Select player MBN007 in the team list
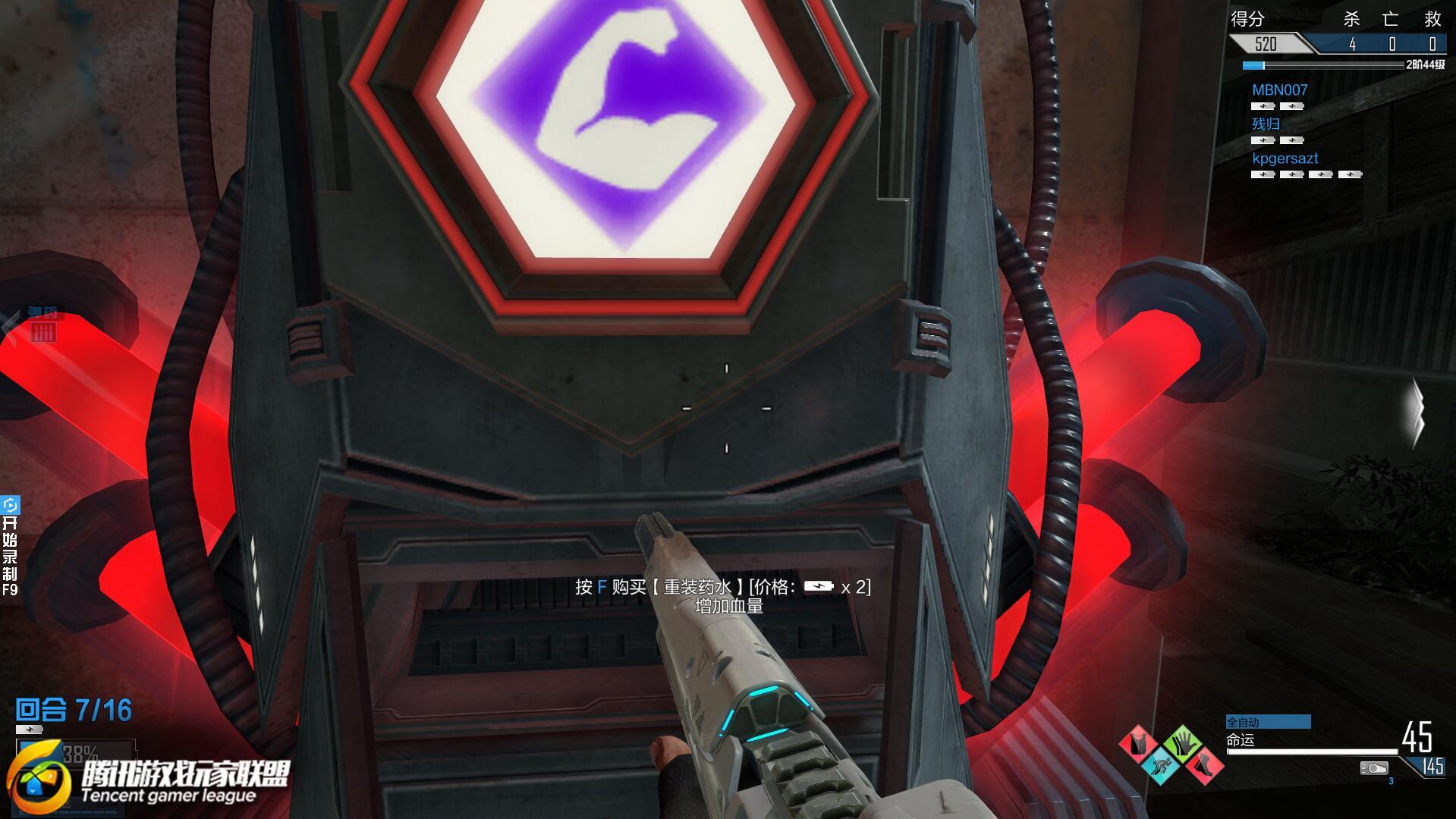 pos(1279,89)
